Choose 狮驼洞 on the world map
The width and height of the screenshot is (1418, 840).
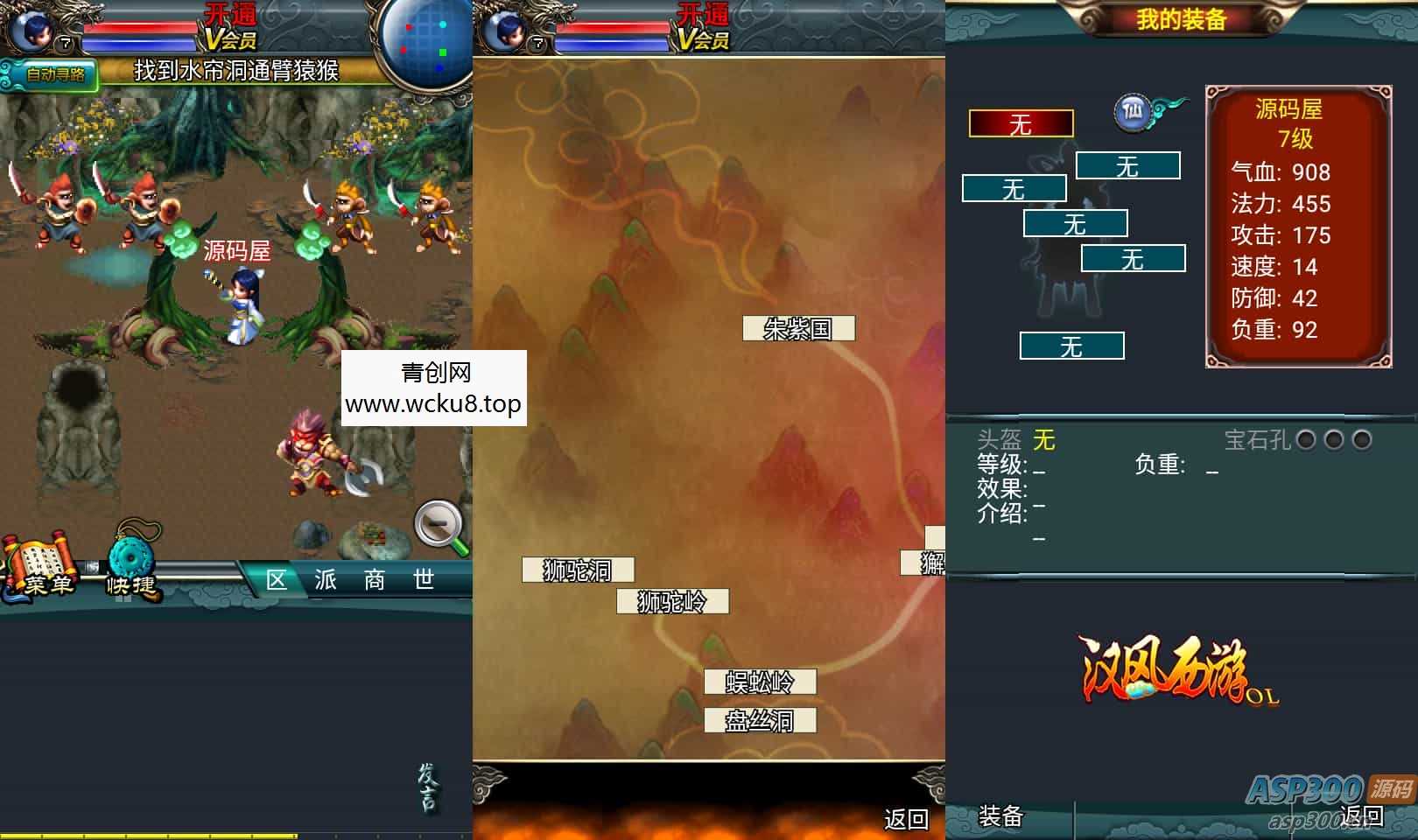(x=578, y=570)
